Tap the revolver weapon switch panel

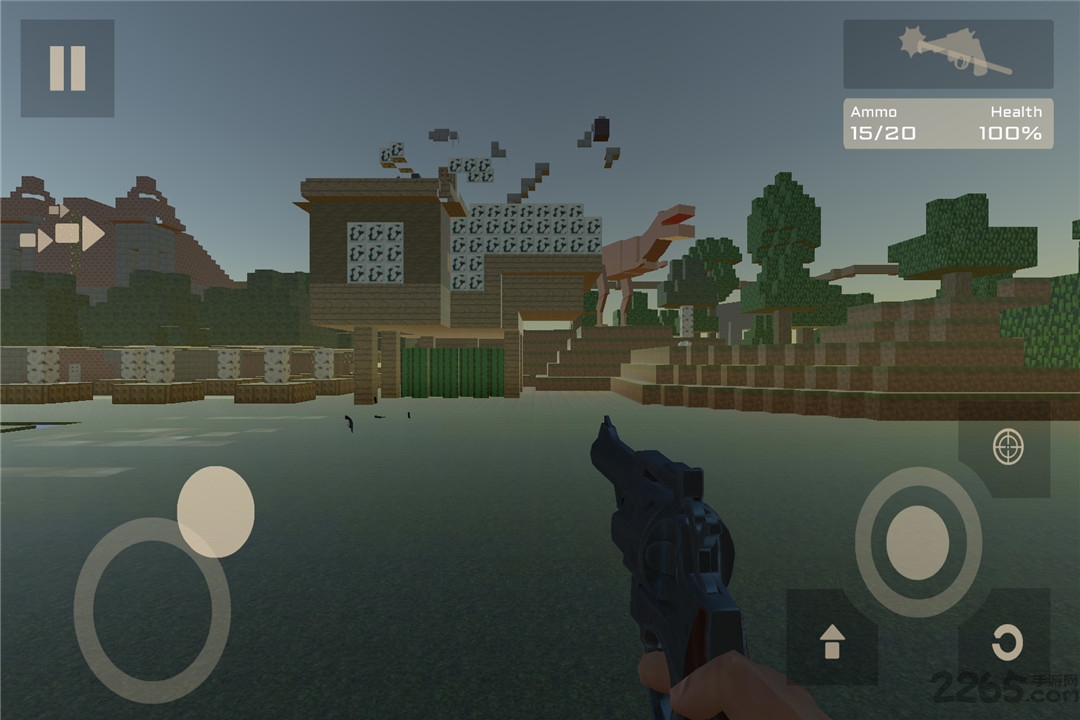(x=947, y=54)
